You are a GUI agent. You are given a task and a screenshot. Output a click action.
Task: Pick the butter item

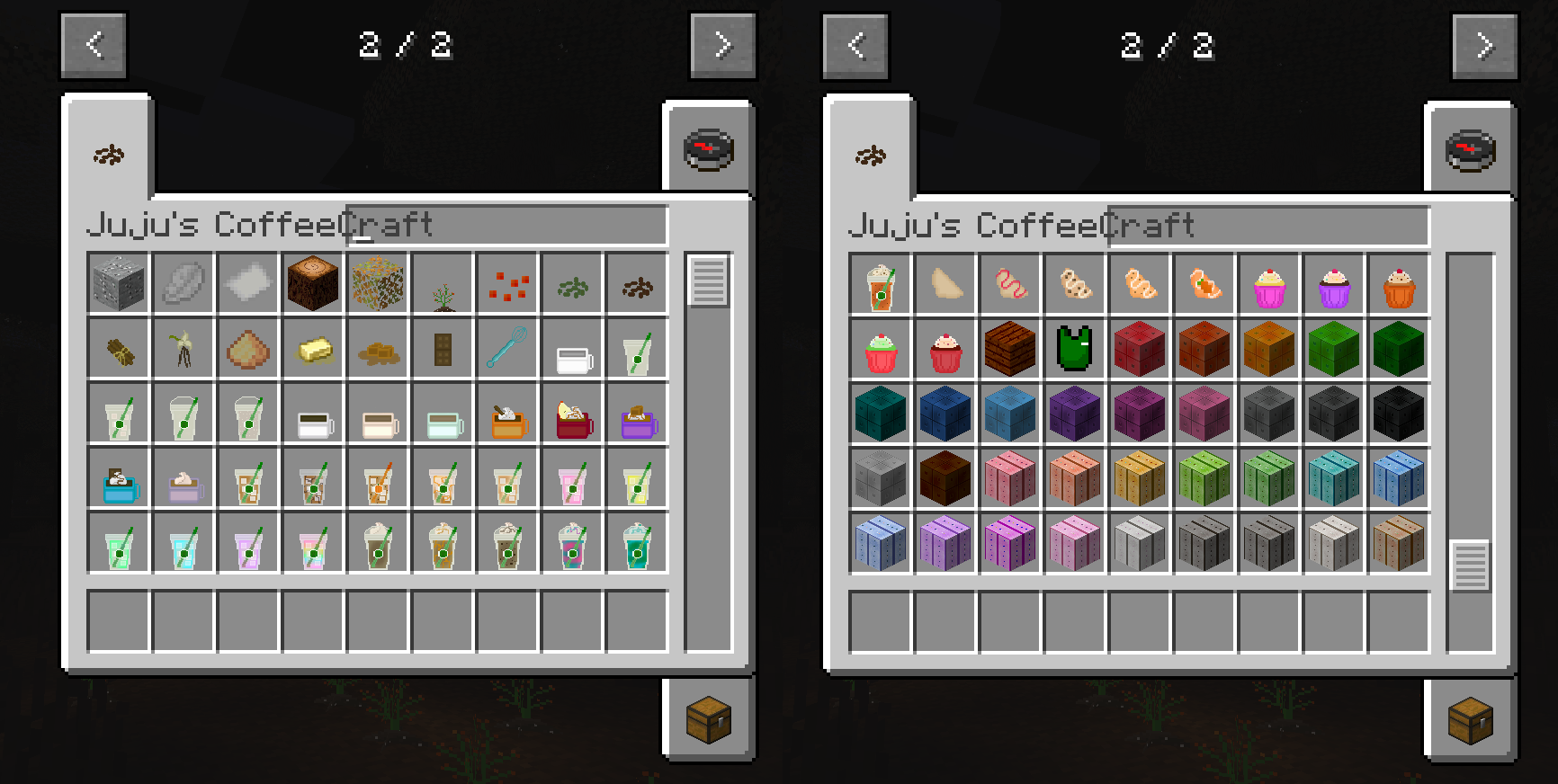coord(312,348)
